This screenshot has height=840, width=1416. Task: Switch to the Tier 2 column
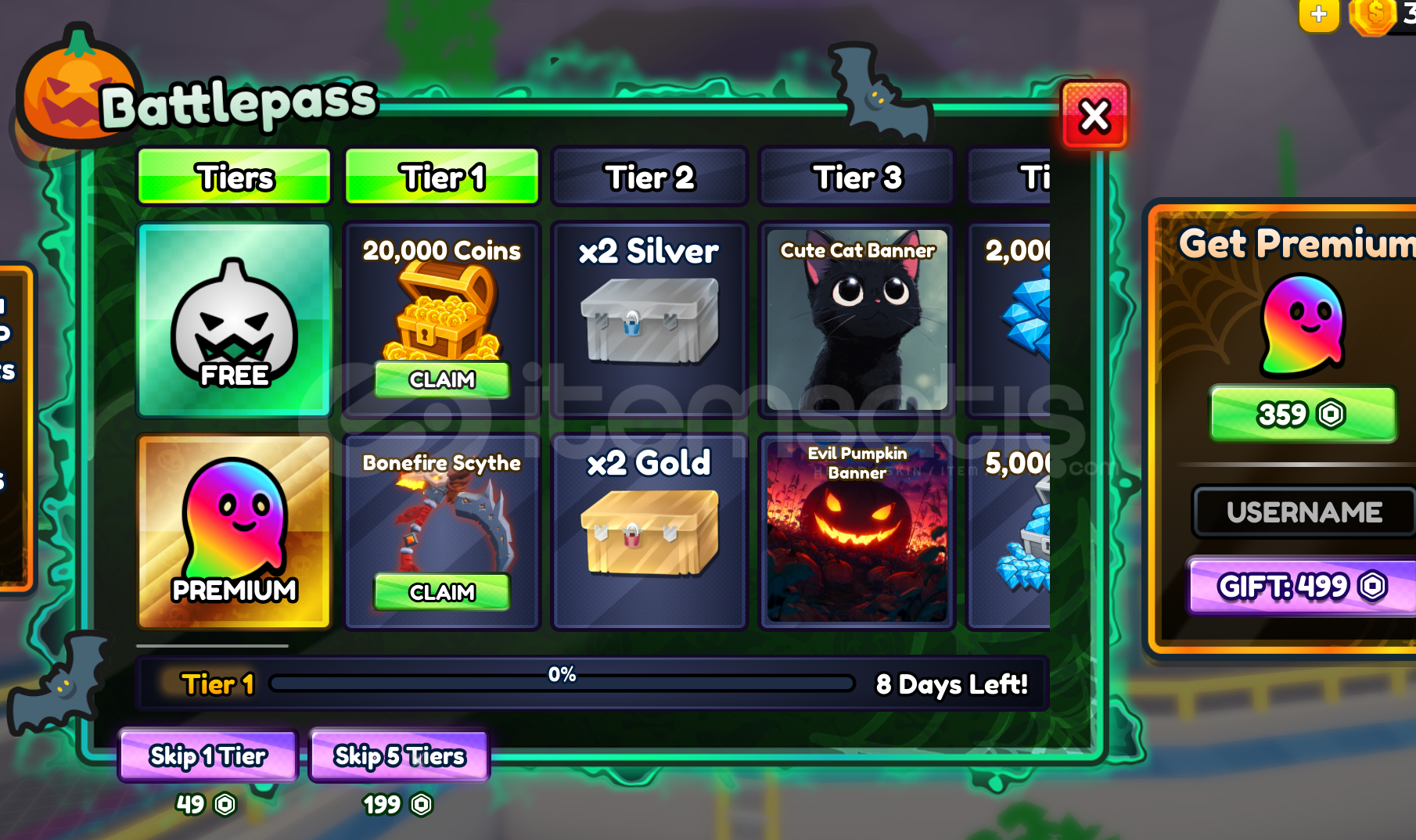649,177
